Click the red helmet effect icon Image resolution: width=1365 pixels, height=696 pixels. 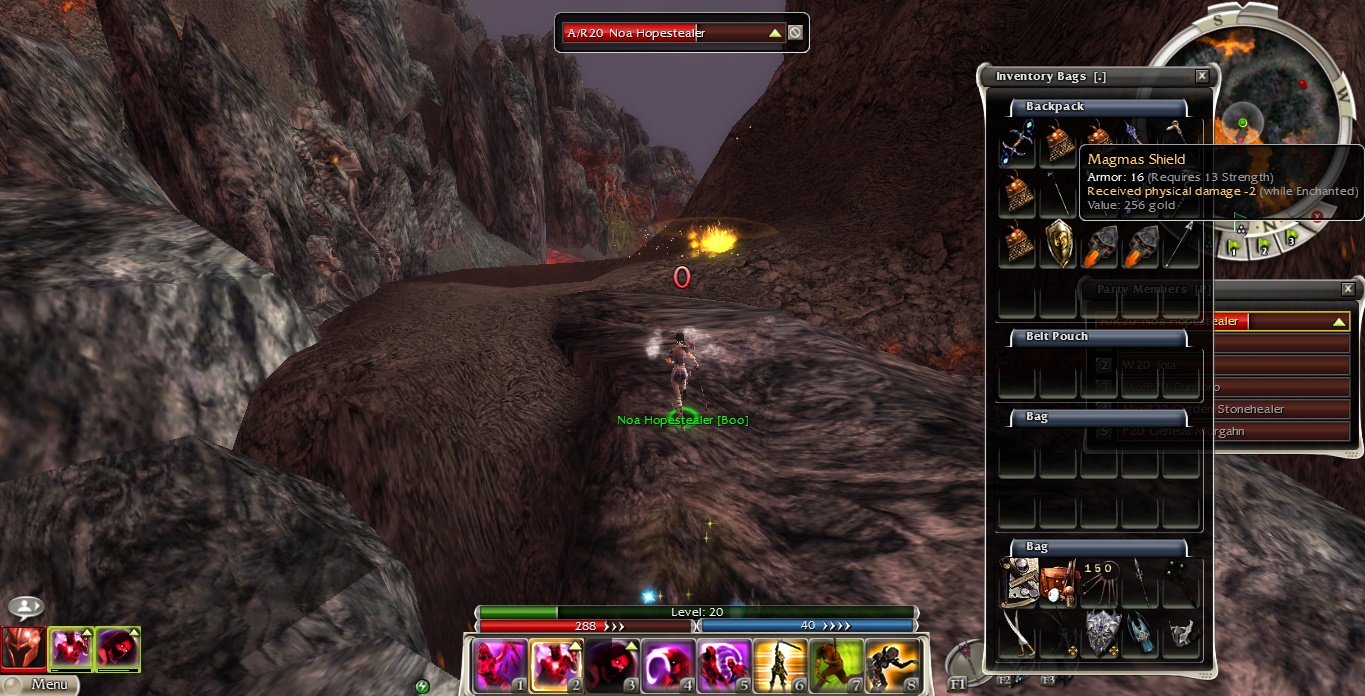pos(23,649)
